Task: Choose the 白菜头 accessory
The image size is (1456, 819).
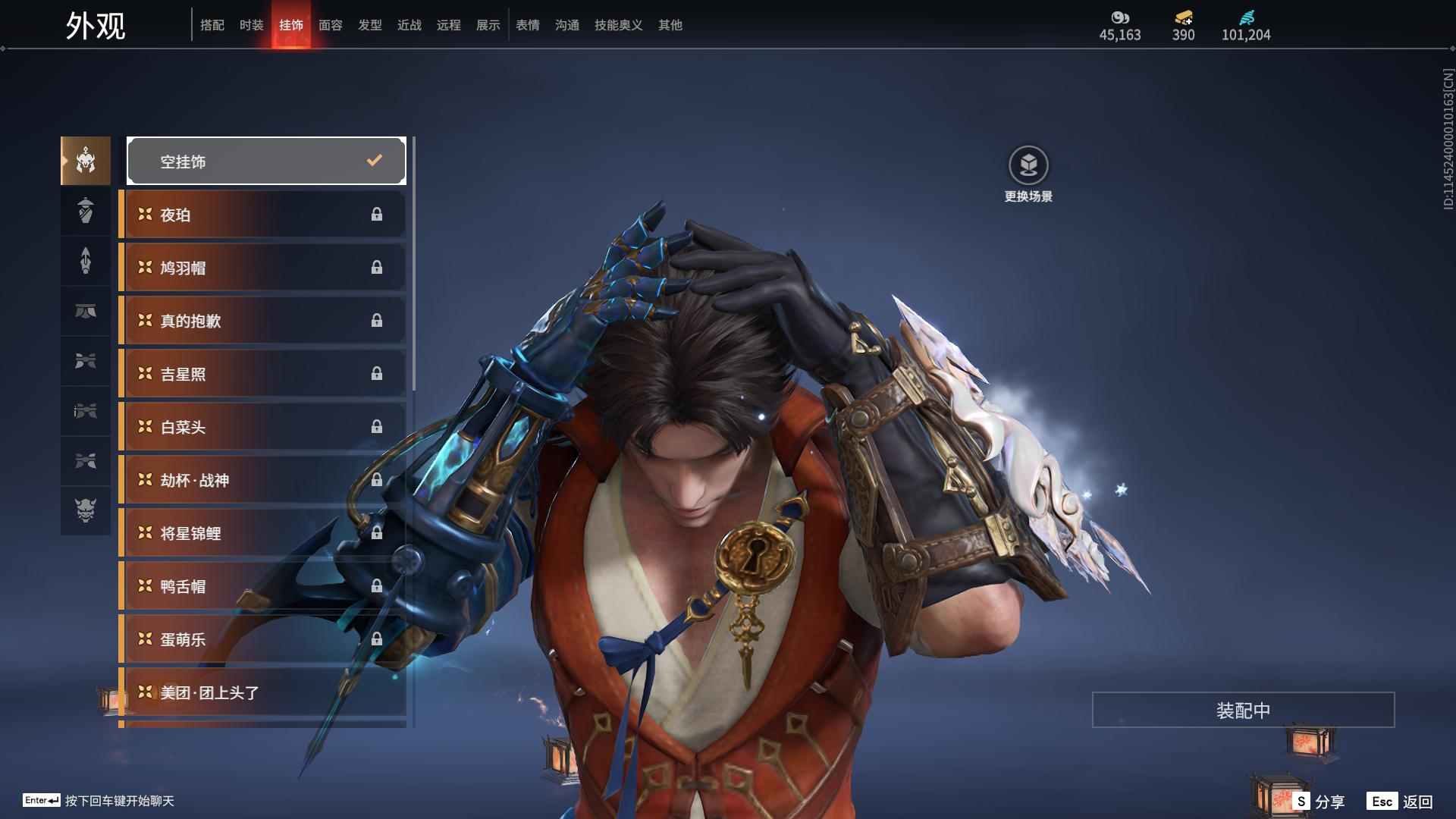Action: [x=262, y=427]
